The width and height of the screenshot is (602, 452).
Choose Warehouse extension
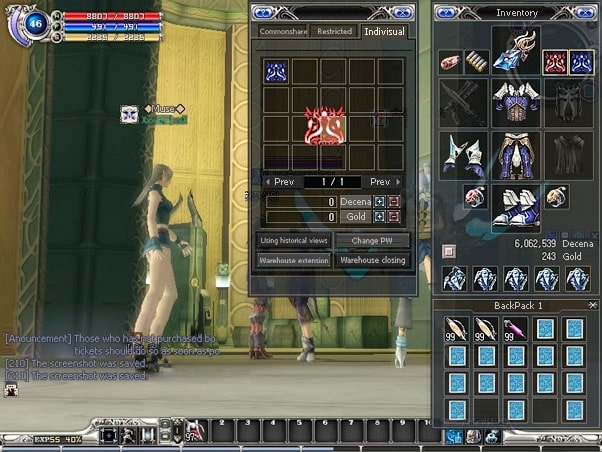294,260
